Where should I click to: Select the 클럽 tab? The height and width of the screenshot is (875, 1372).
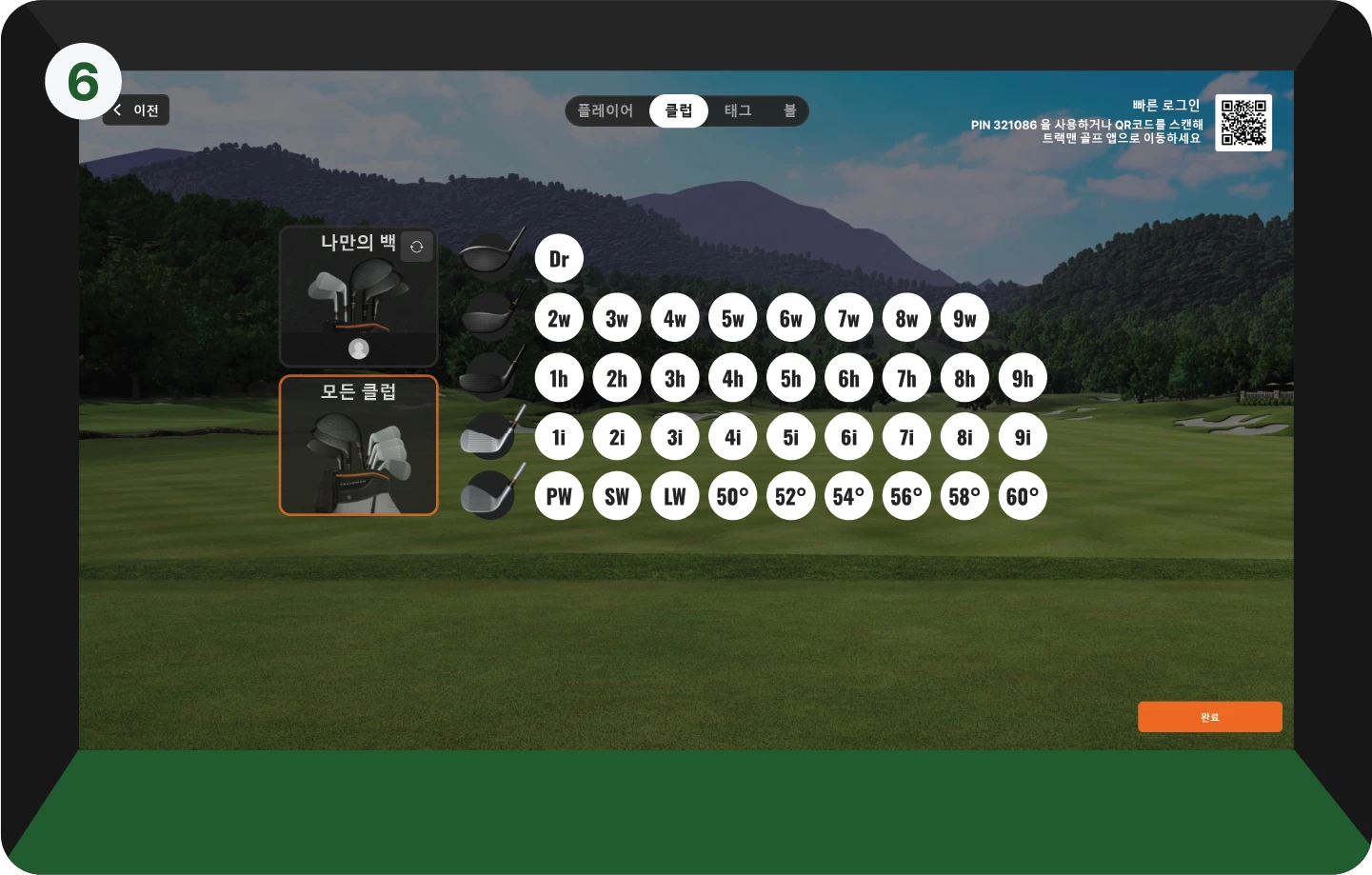tap(679, 110)
